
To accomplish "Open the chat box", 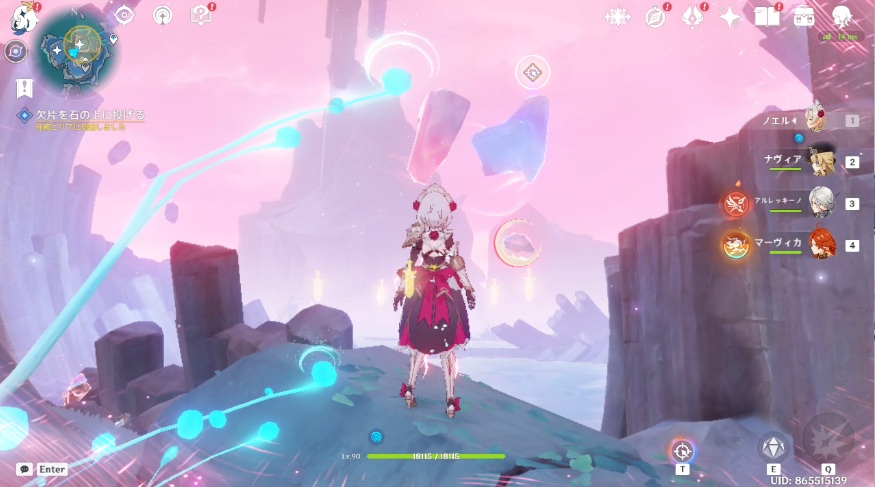I will 42,469.
